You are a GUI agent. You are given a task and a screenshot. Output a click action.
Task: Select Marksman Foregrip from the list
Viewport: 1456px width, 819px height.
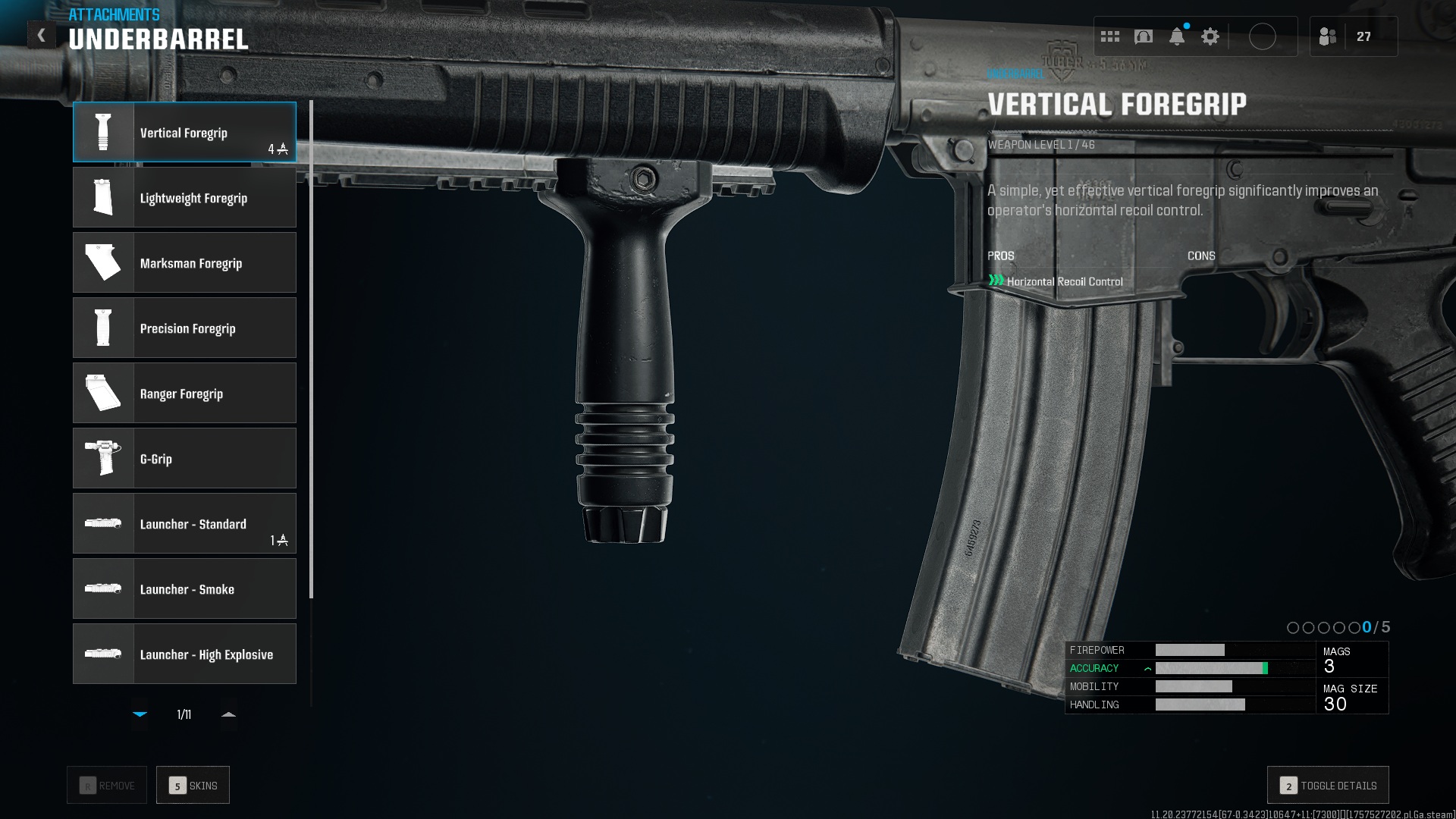[184, 262]
